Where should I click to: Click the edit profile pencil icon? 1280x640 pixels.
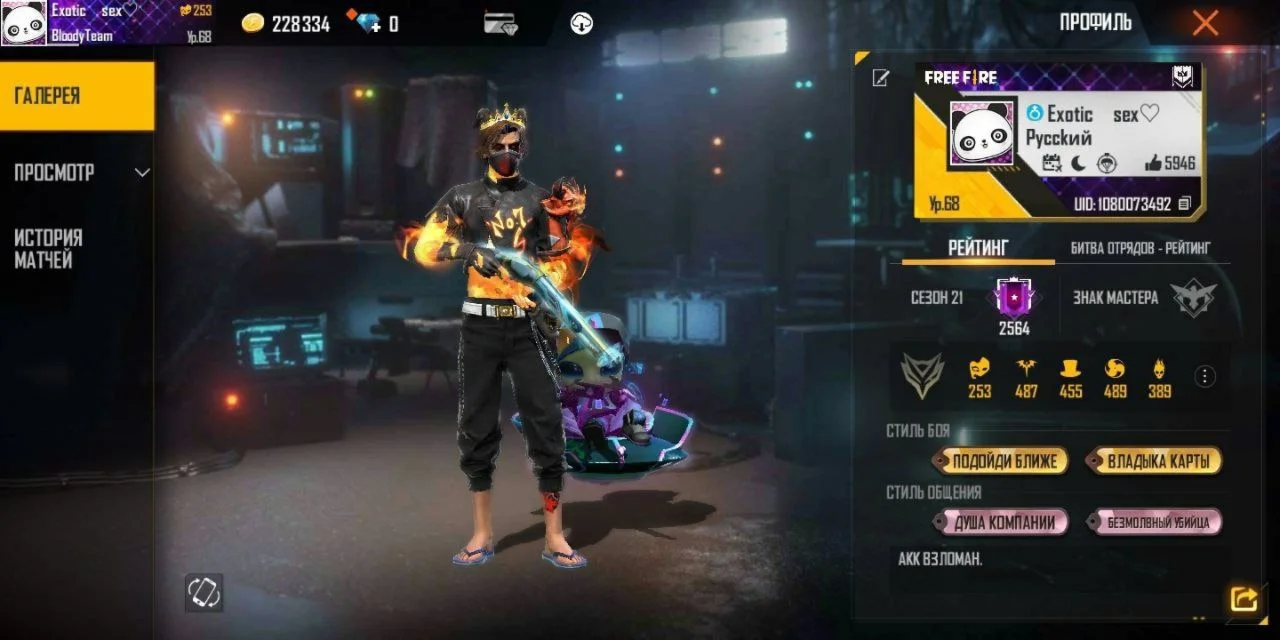click(880, 78)
